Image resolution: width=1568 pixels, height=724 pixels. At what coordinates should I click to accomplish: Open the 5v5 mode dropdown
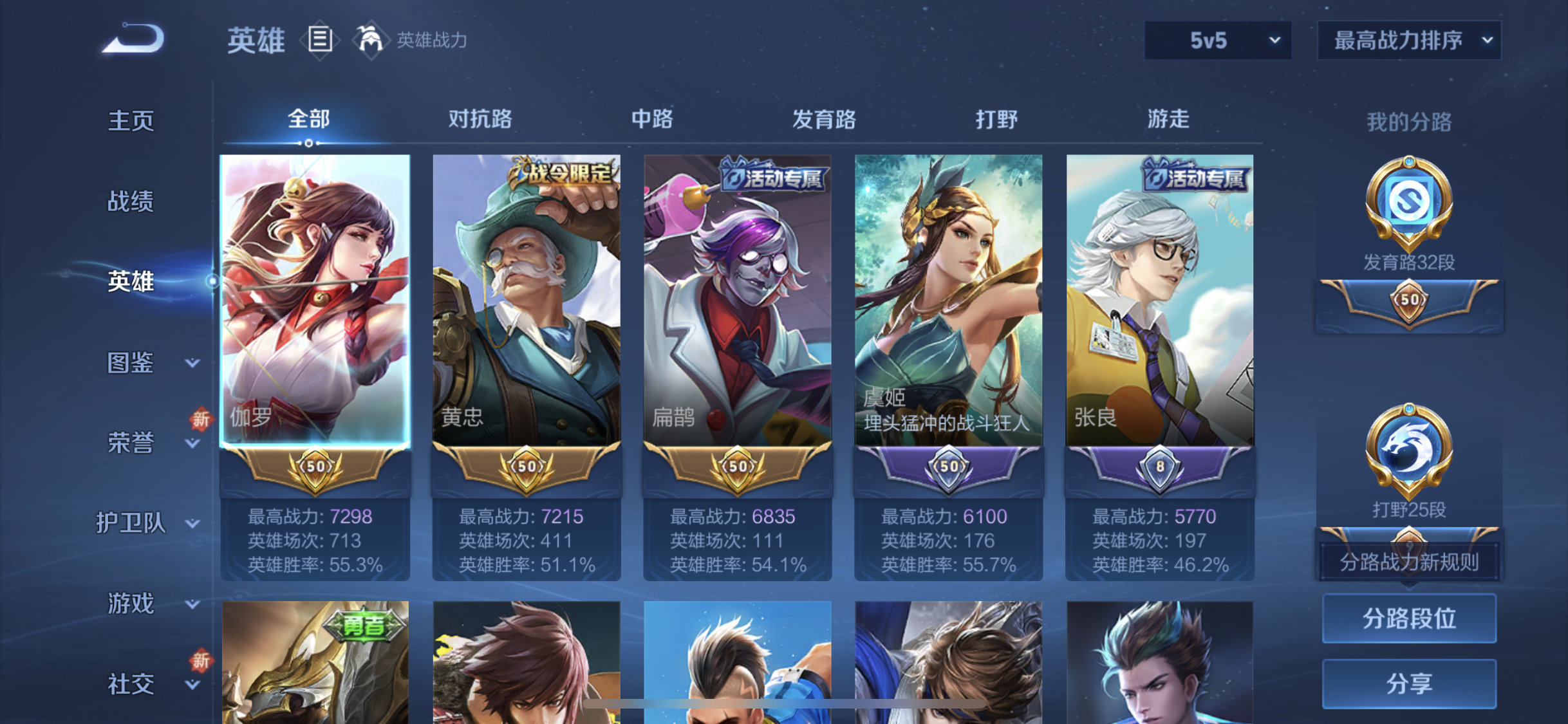pyautogui.click(x=1217, y=40)
